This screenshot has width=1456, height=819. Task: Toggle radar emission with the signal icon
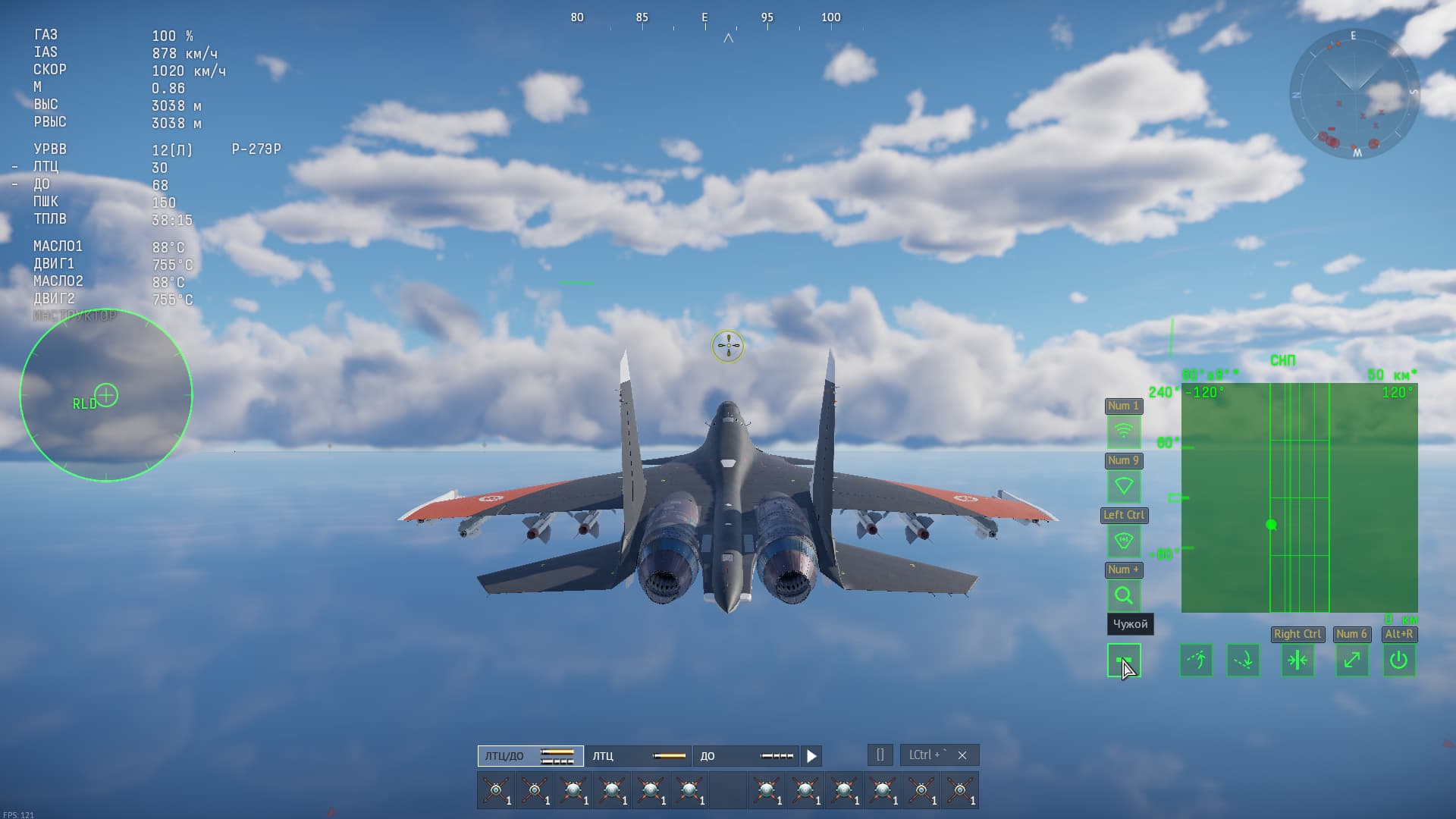click(1125, 431)
